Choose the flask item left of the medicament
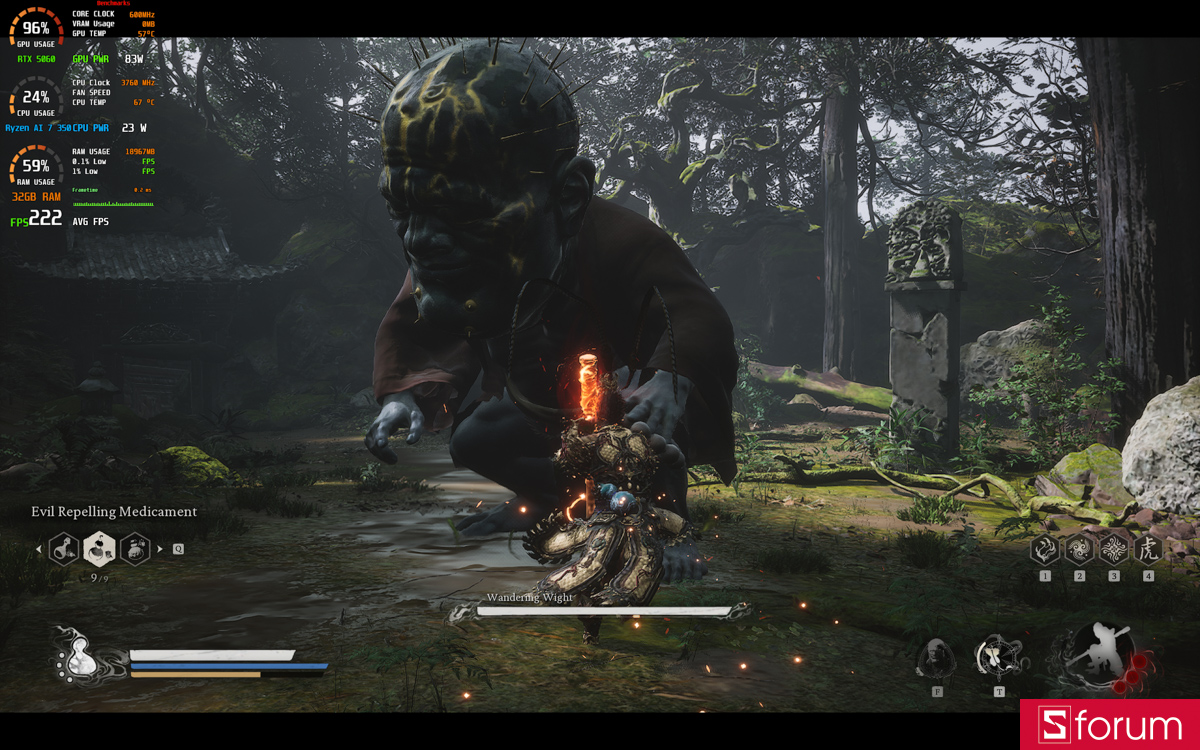The image size is (1200, 750). coord(64,548)
